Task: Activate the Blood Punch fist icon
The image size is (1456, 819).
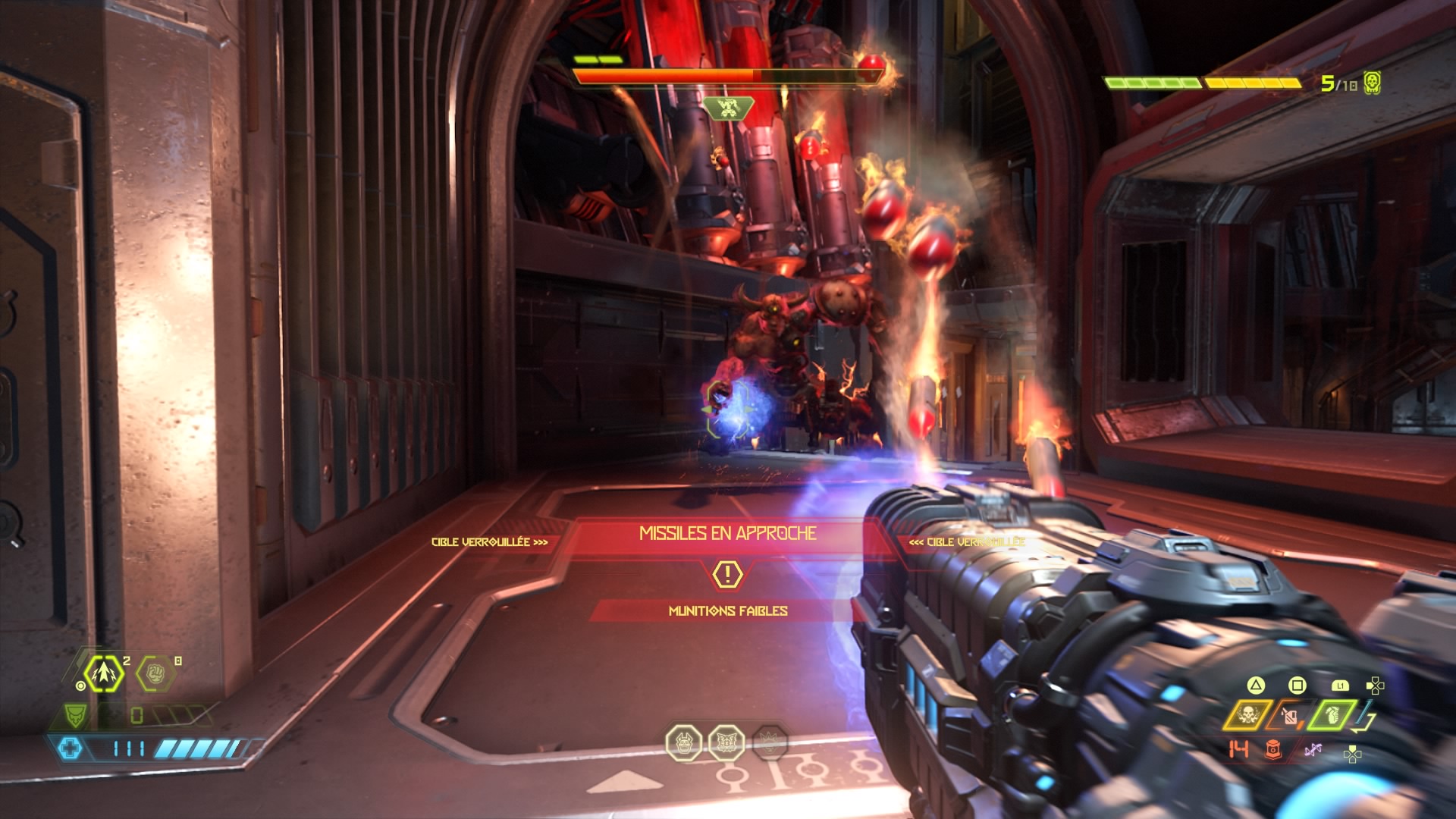Action: click(155, 673)
